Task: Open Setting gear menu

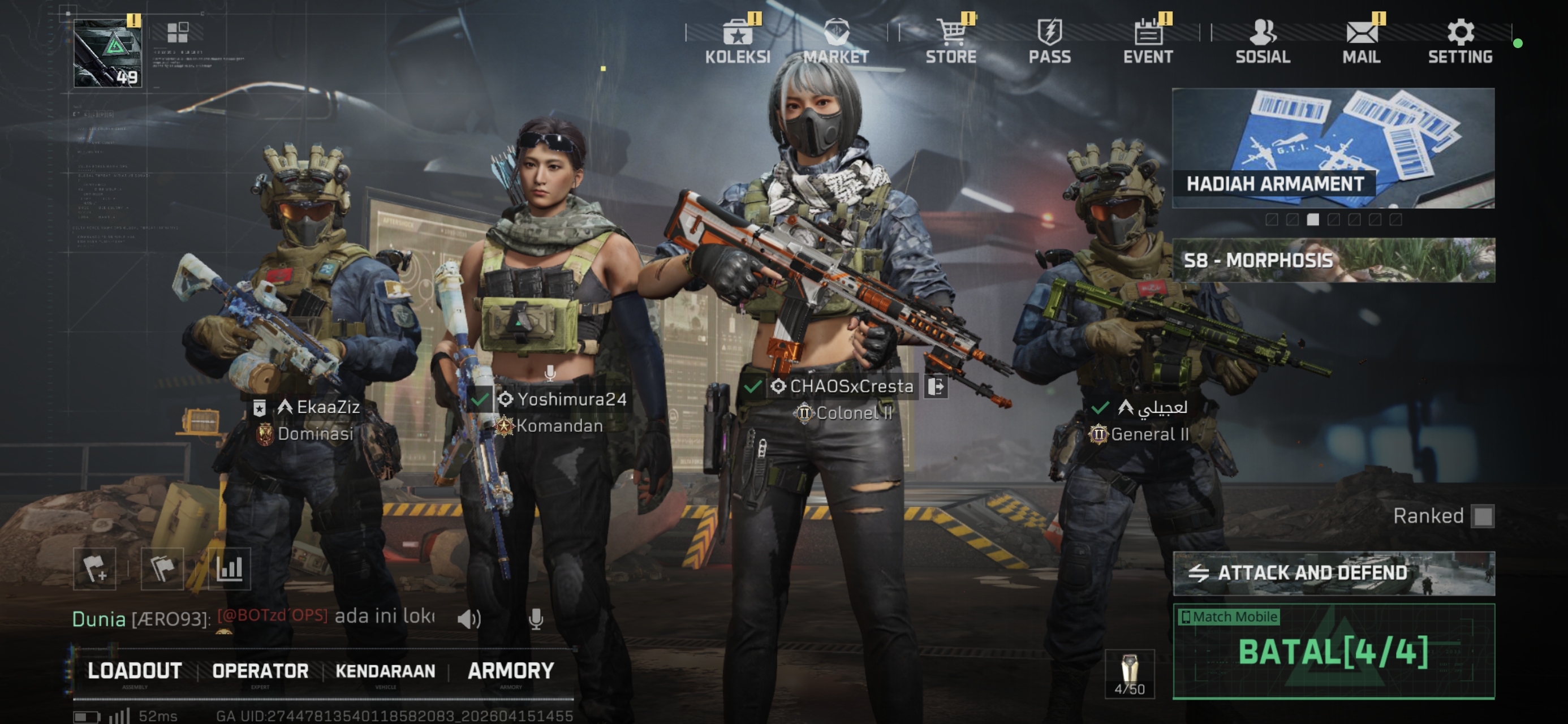Action: click(1459, 40)
